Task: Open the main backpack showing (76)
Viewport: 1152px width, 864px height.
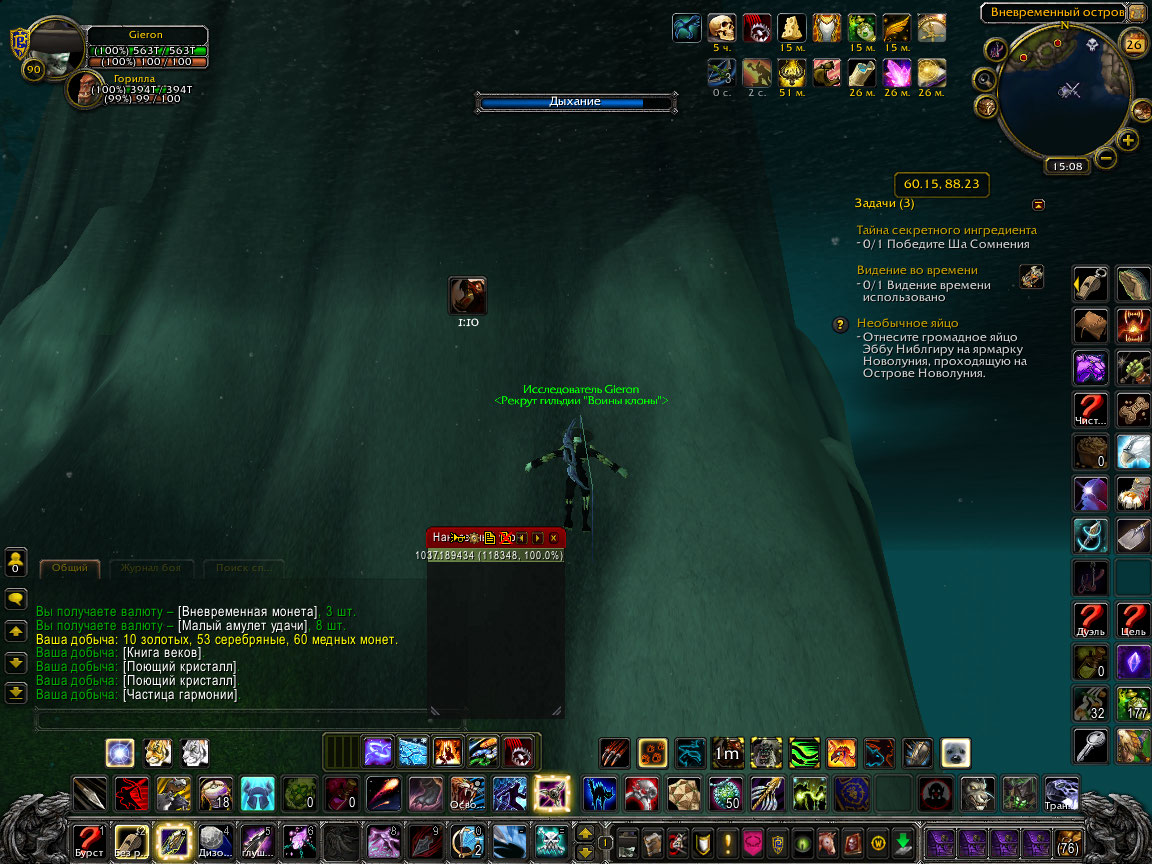Action: coord(1066,841)
